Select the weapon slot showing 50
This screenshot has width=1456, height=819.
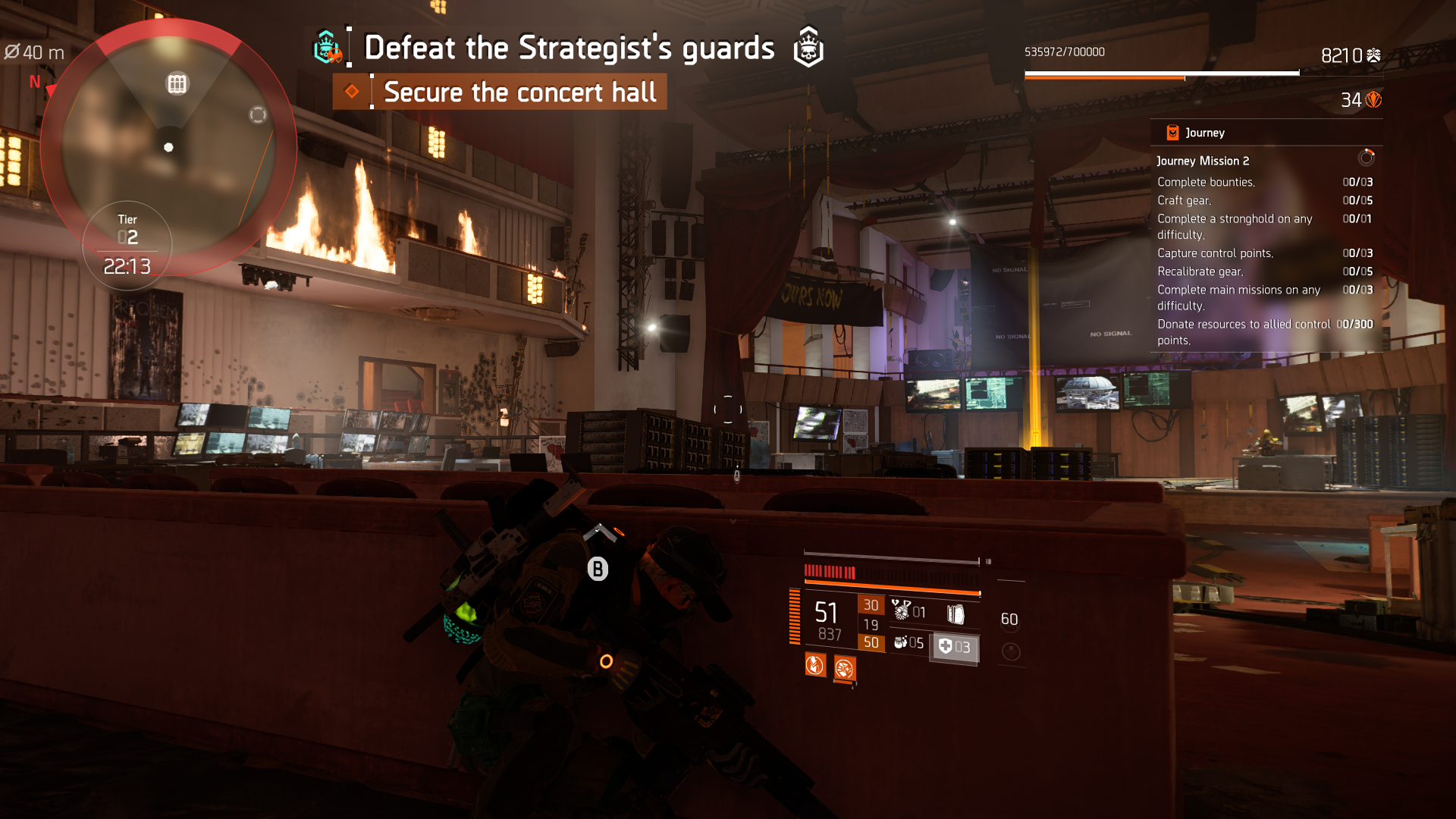(871, 642)
